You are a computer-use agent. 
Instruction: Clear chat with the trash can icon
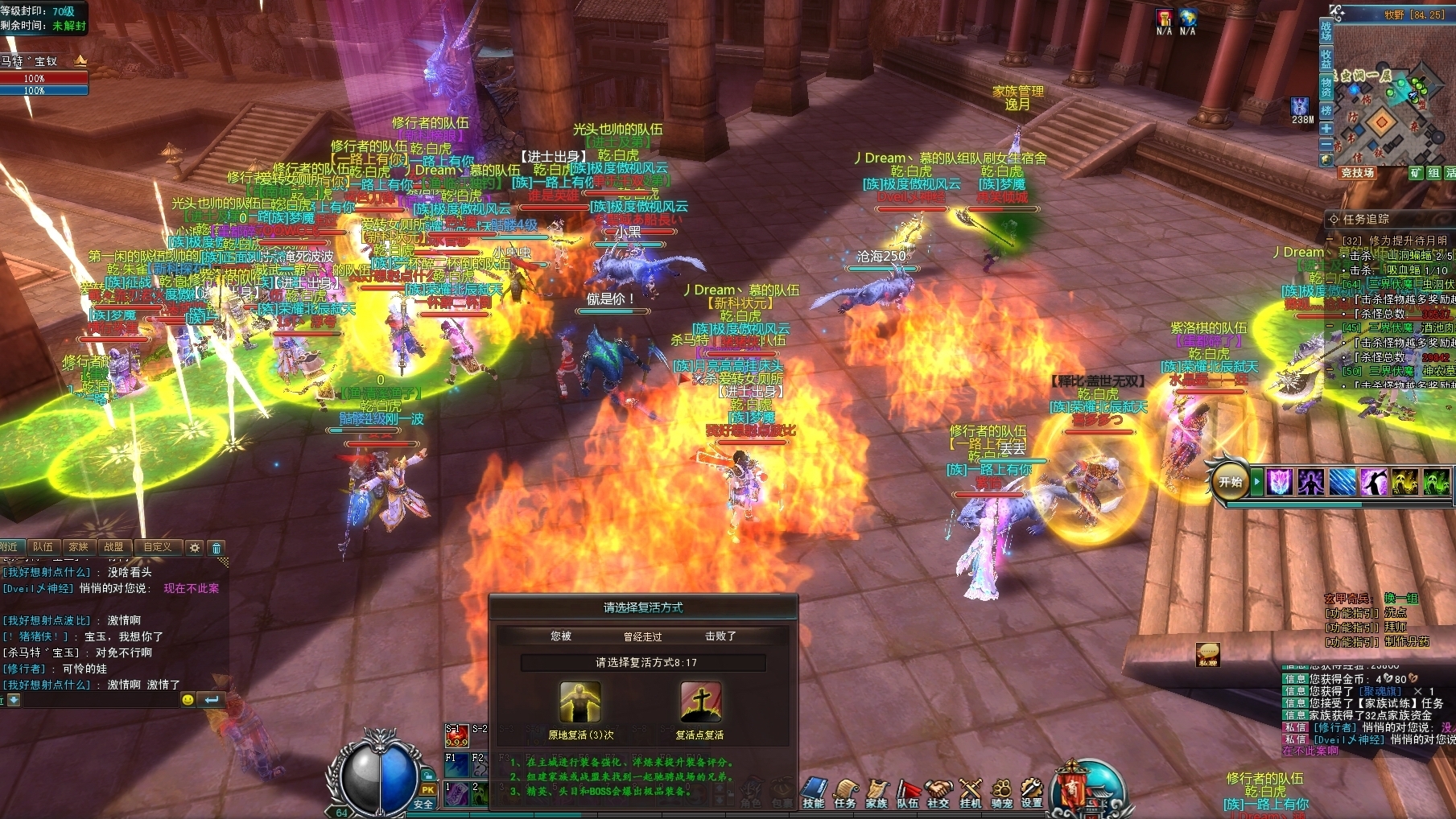click(217, 548)
